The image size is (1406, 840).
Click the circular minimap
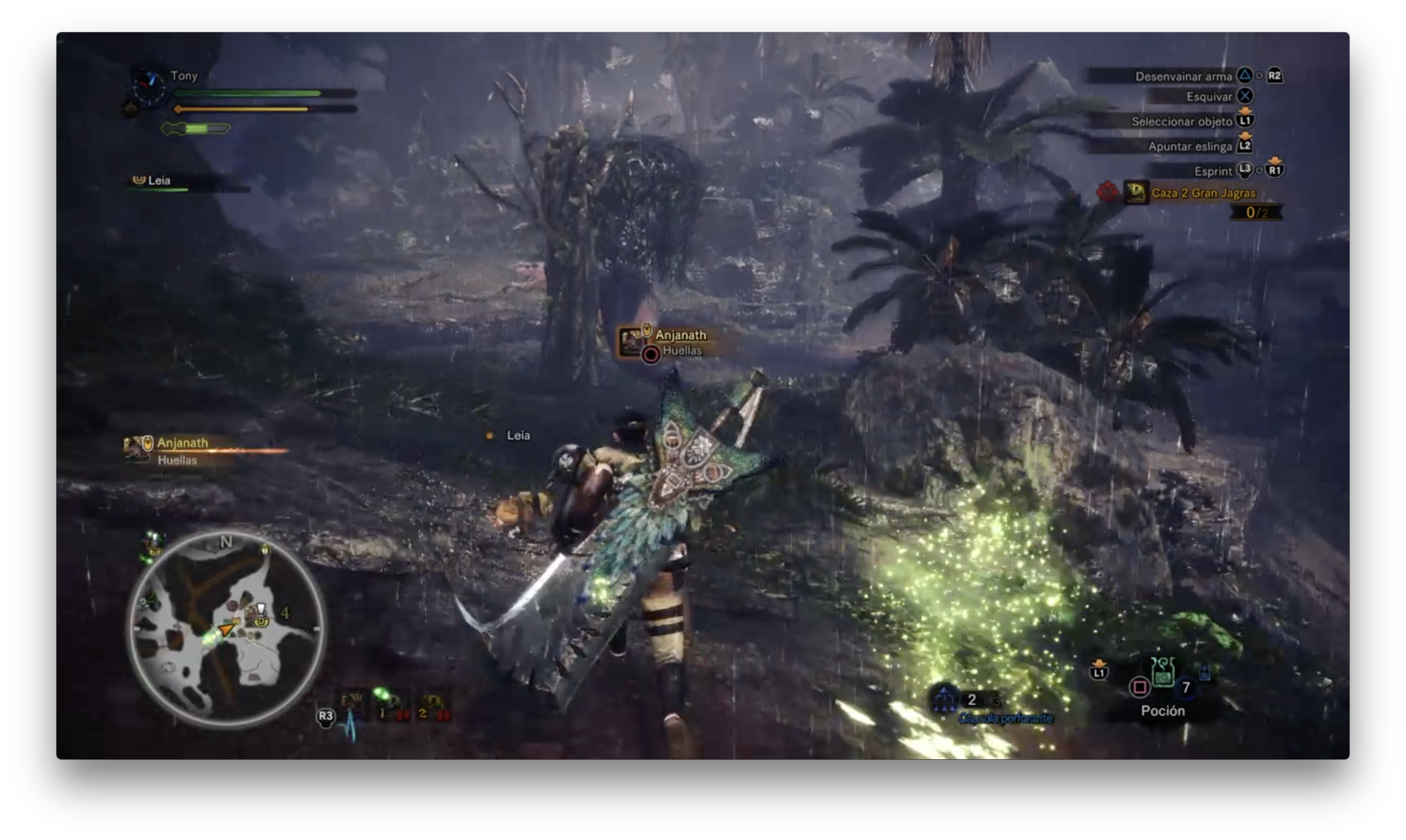(x=226, y=628)
